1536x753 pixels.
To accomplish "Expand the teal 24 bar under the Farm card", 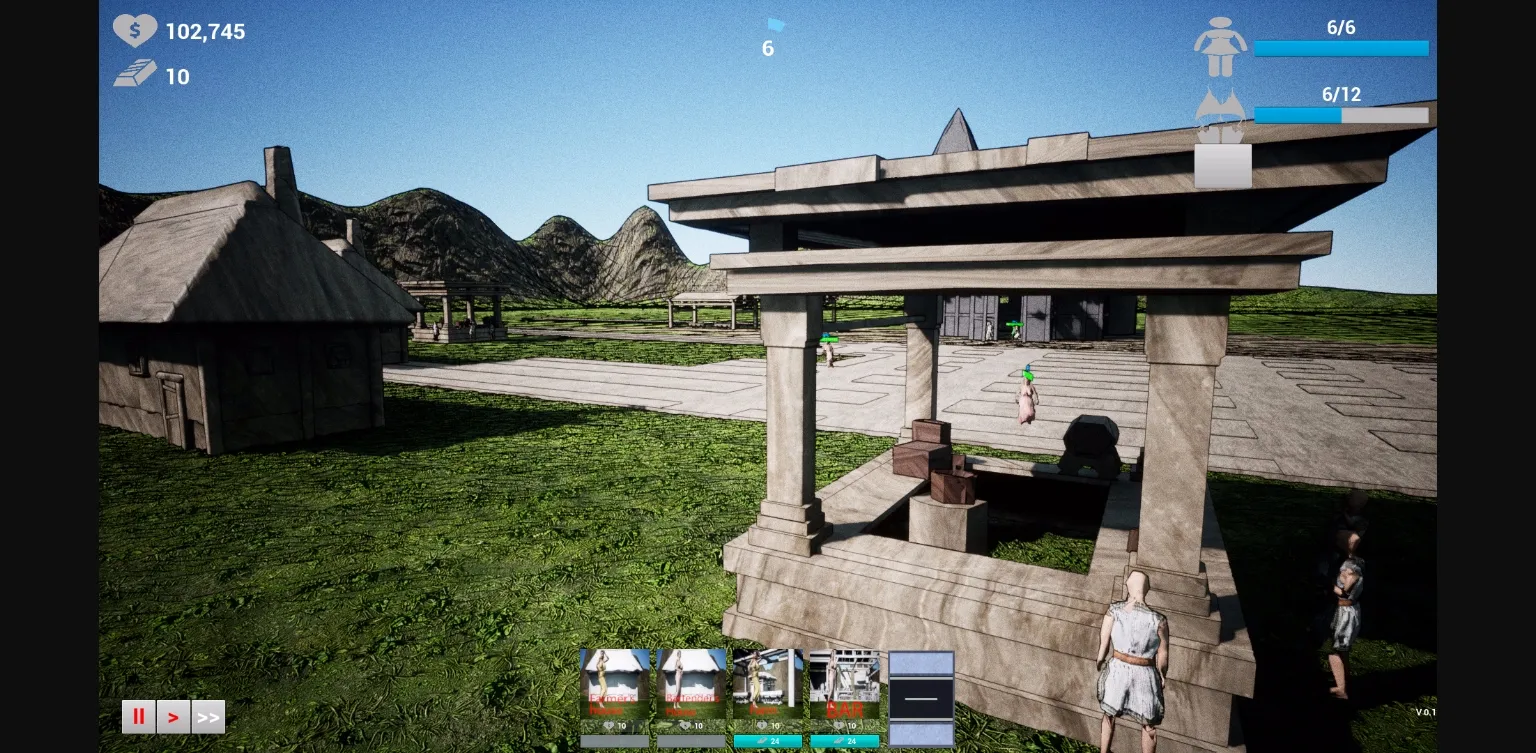I will [768, 742].
